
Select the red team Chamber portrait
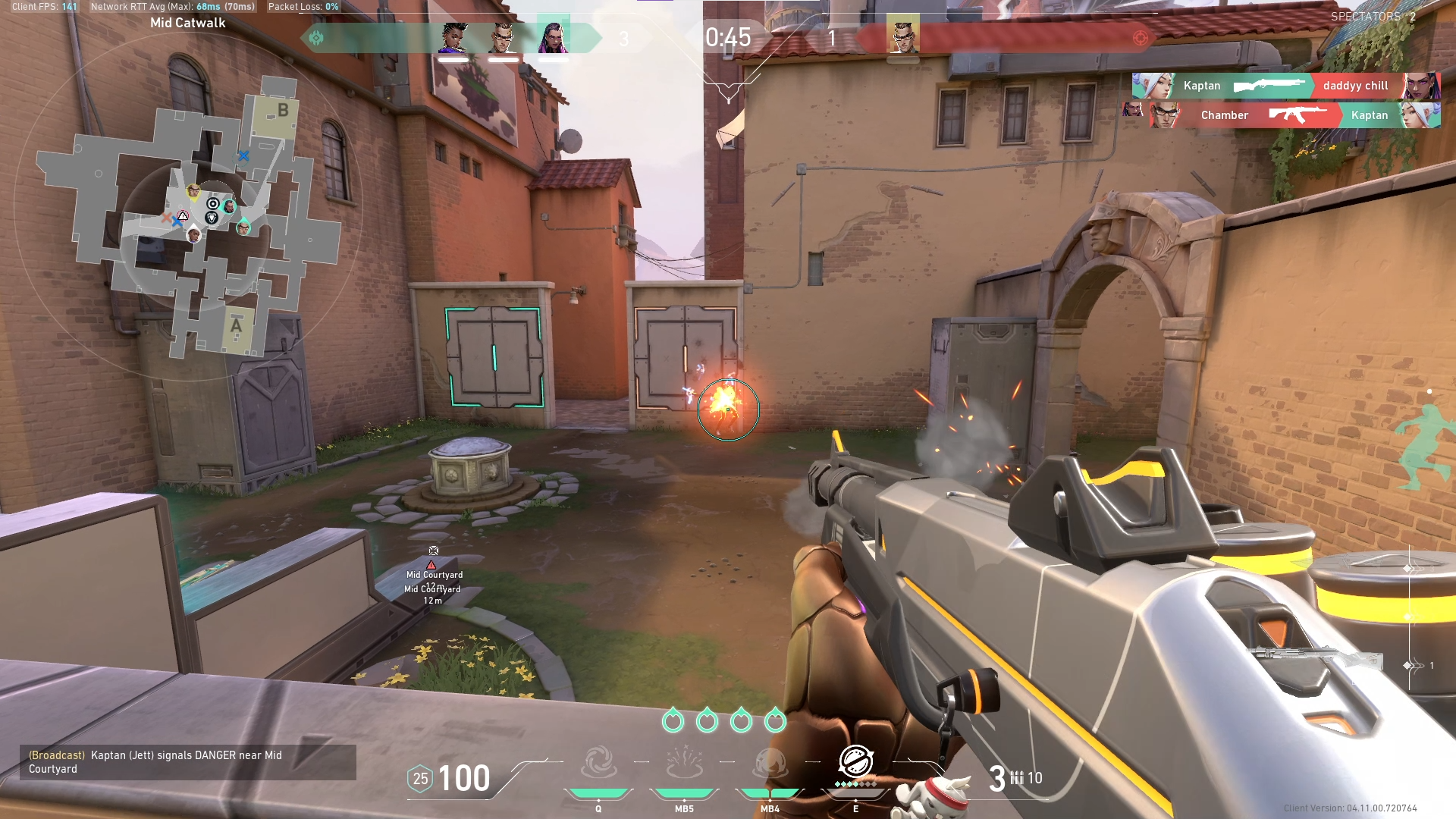[x=902, y=38]
